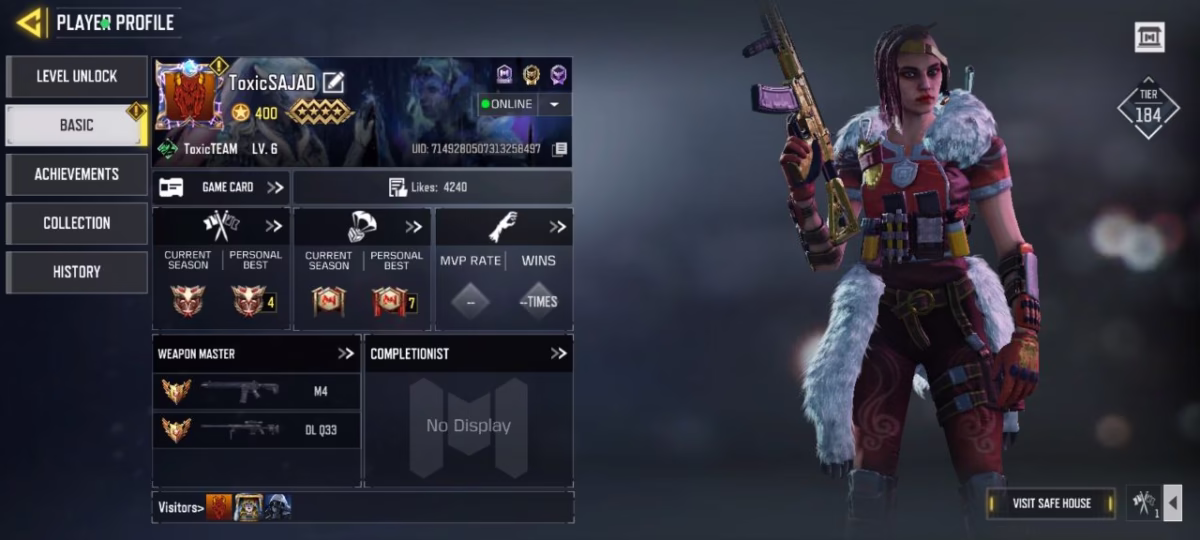Select the Collection tab
Screen dimensions: 1200x540
point(77,223)
